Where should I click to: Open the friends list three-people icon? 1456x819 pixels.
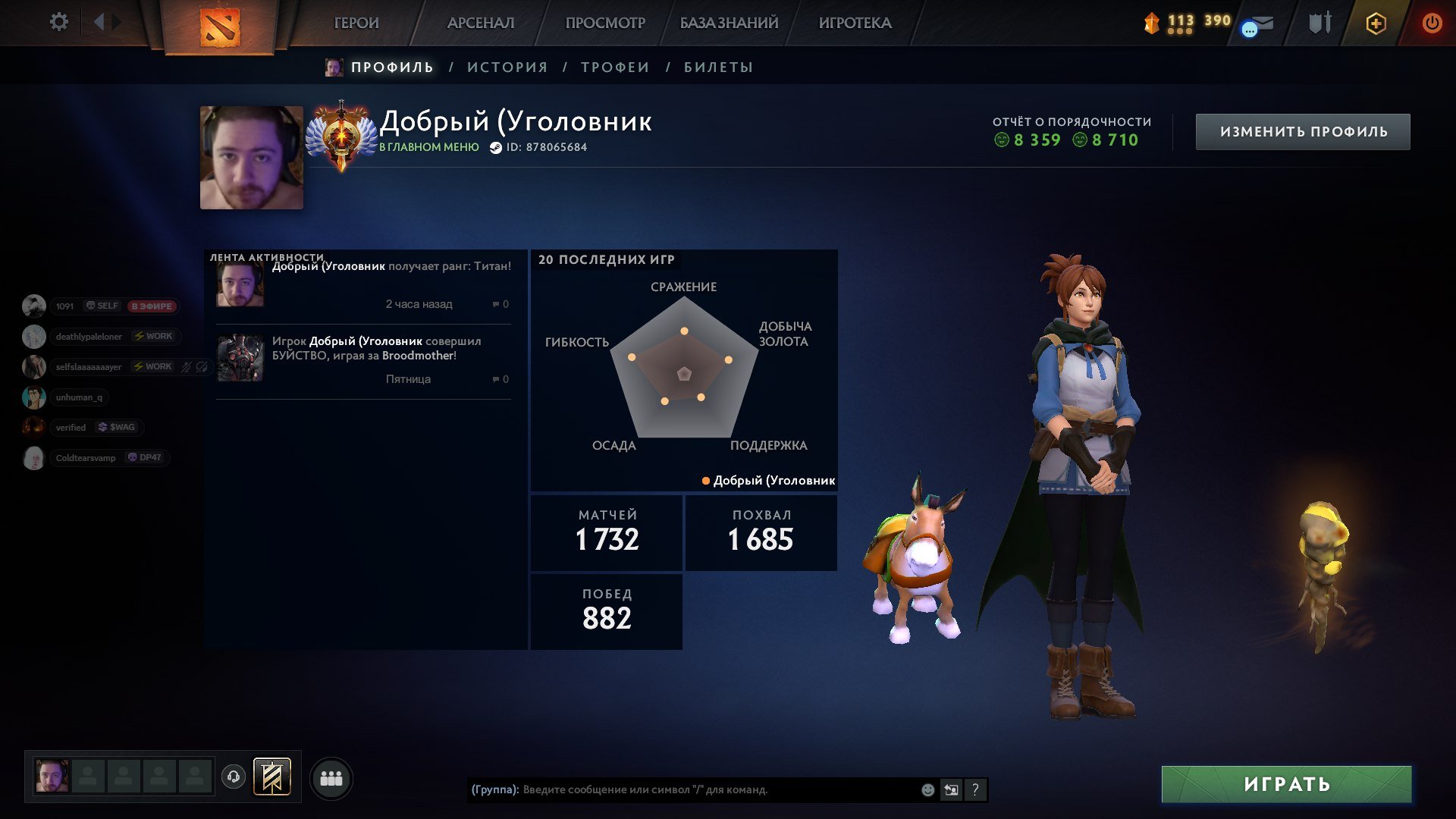click(x=331, y=777)
